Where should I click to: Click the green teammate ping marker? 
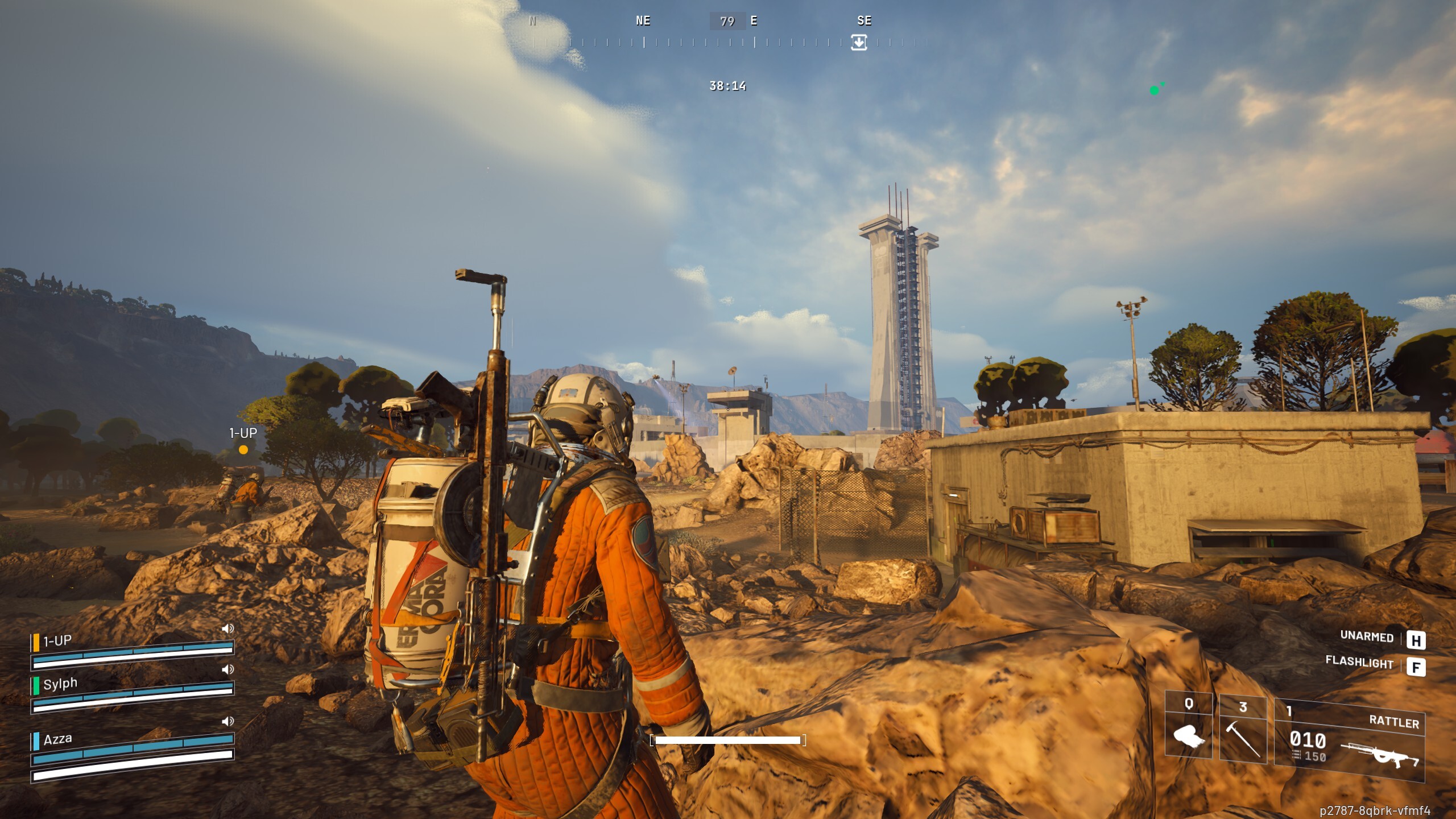(x=1154, y=90)
